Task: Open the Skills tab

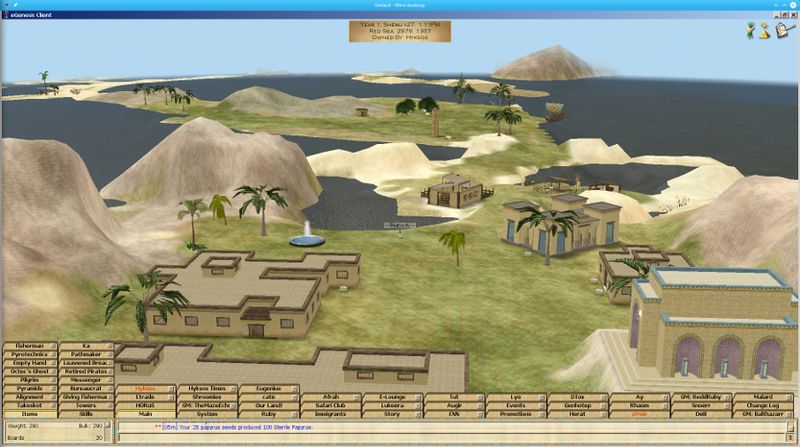Action: 87,413
